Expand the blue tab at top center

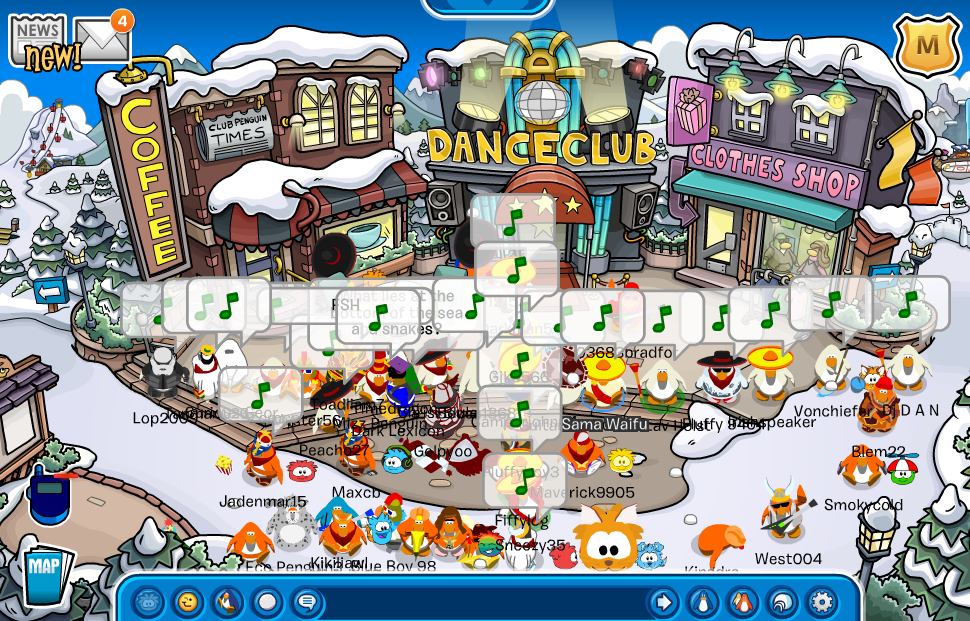487,7
